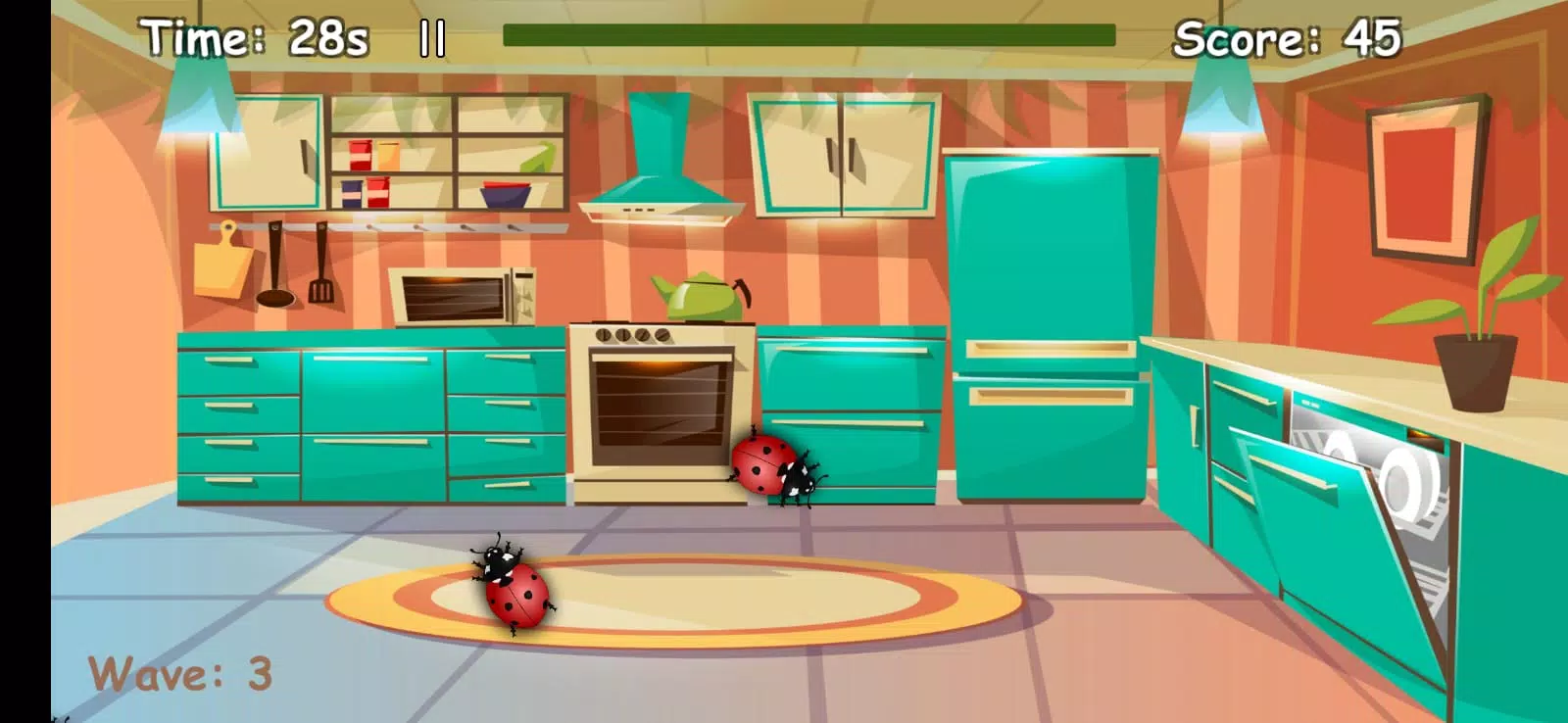Click the Time: 28s label
The height and width of the screenshot is (723, 1568).
coord(250,37)
